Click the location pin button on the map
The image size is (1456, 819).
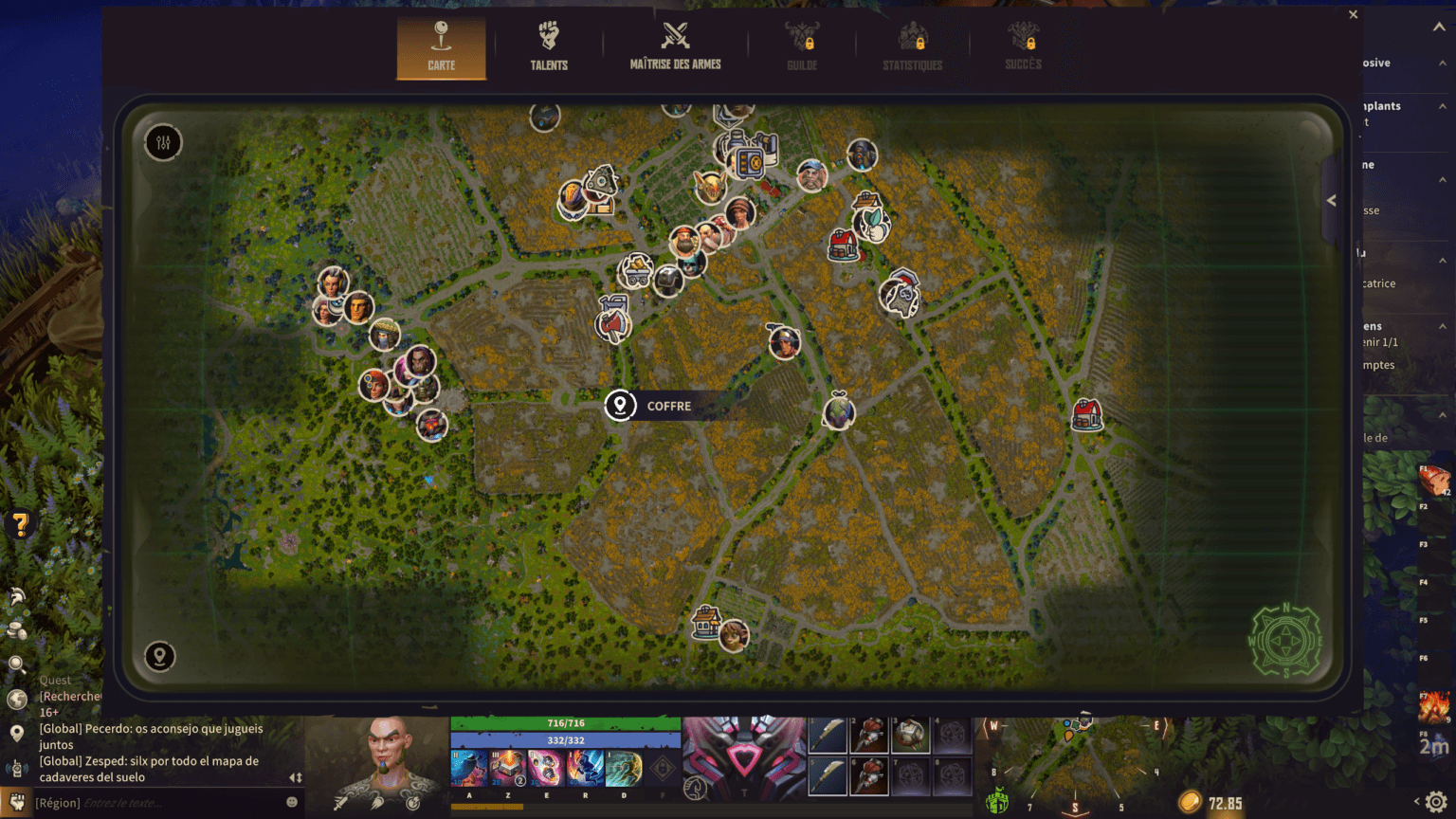159,656
